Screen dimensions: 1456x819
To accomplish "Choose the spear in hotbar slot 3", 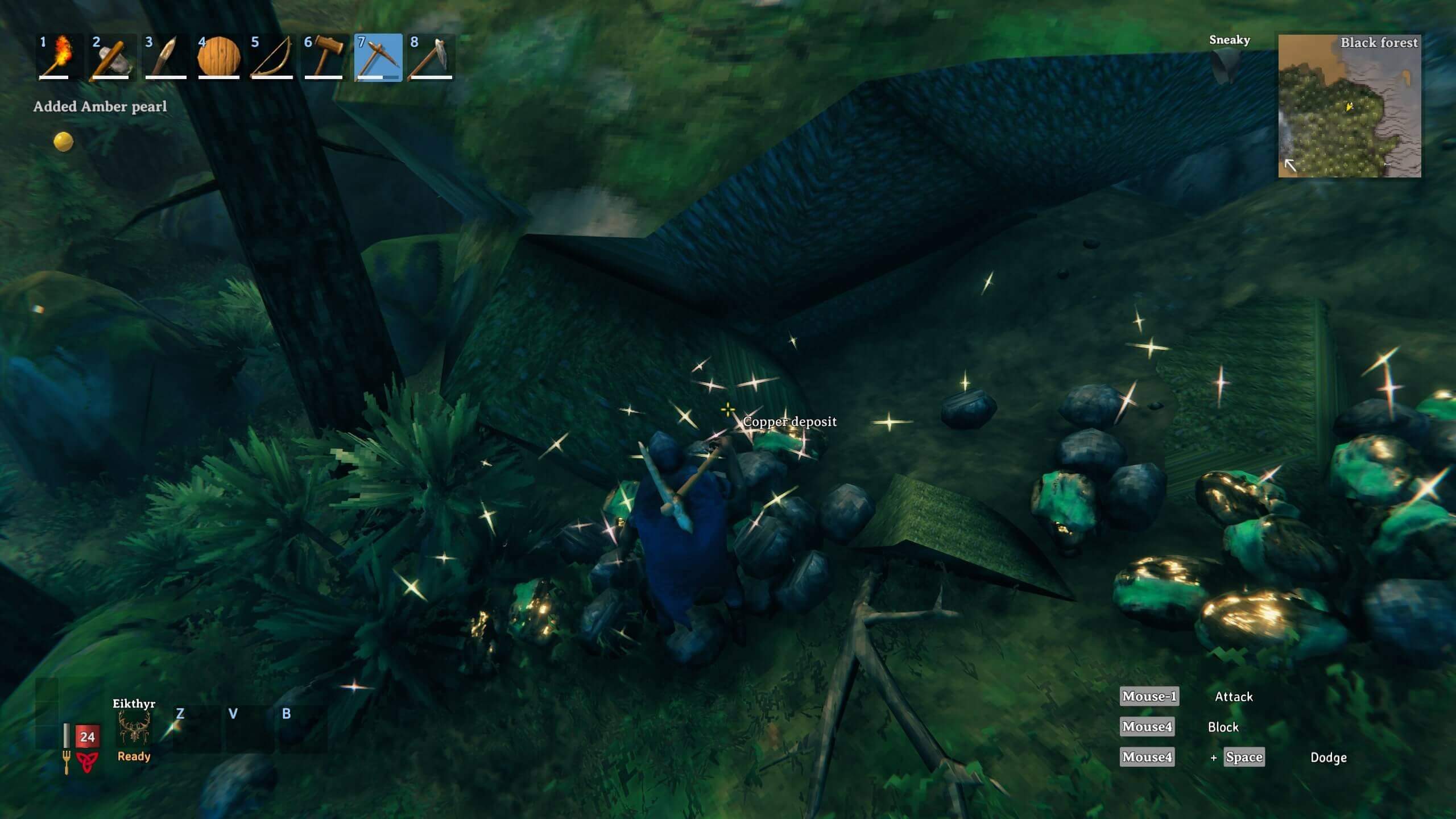I will [x=165, y=57].
